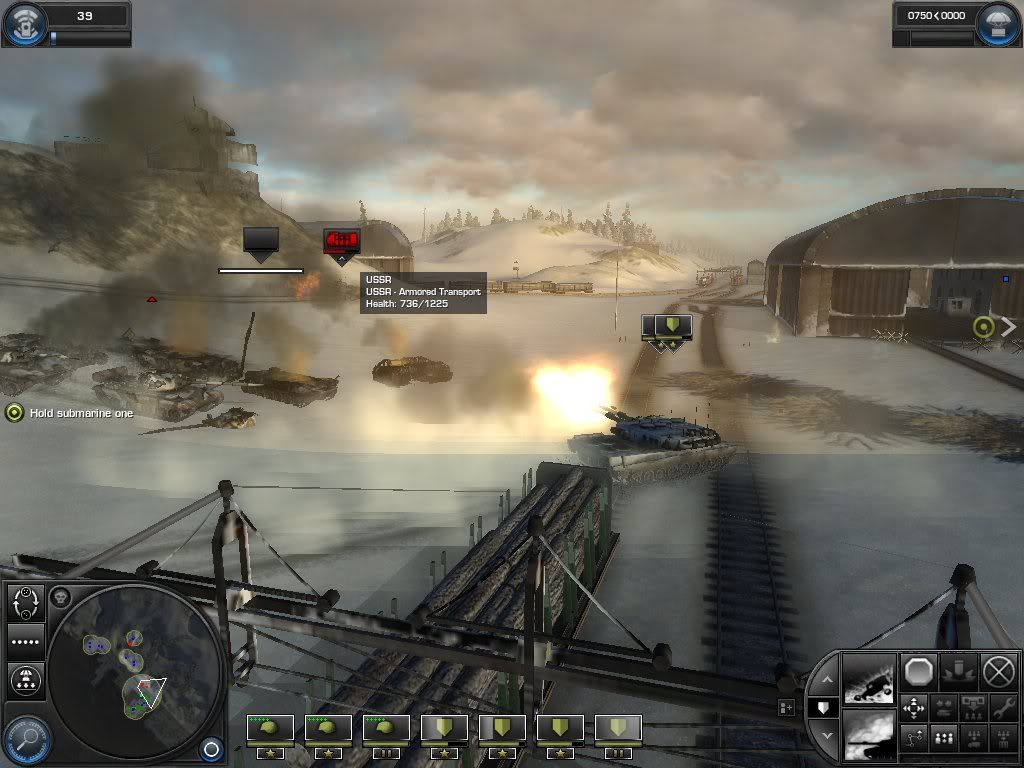Choose the four-arrow move command
The height and width of the screenshot is (768, 1024).
coord(914,708)
